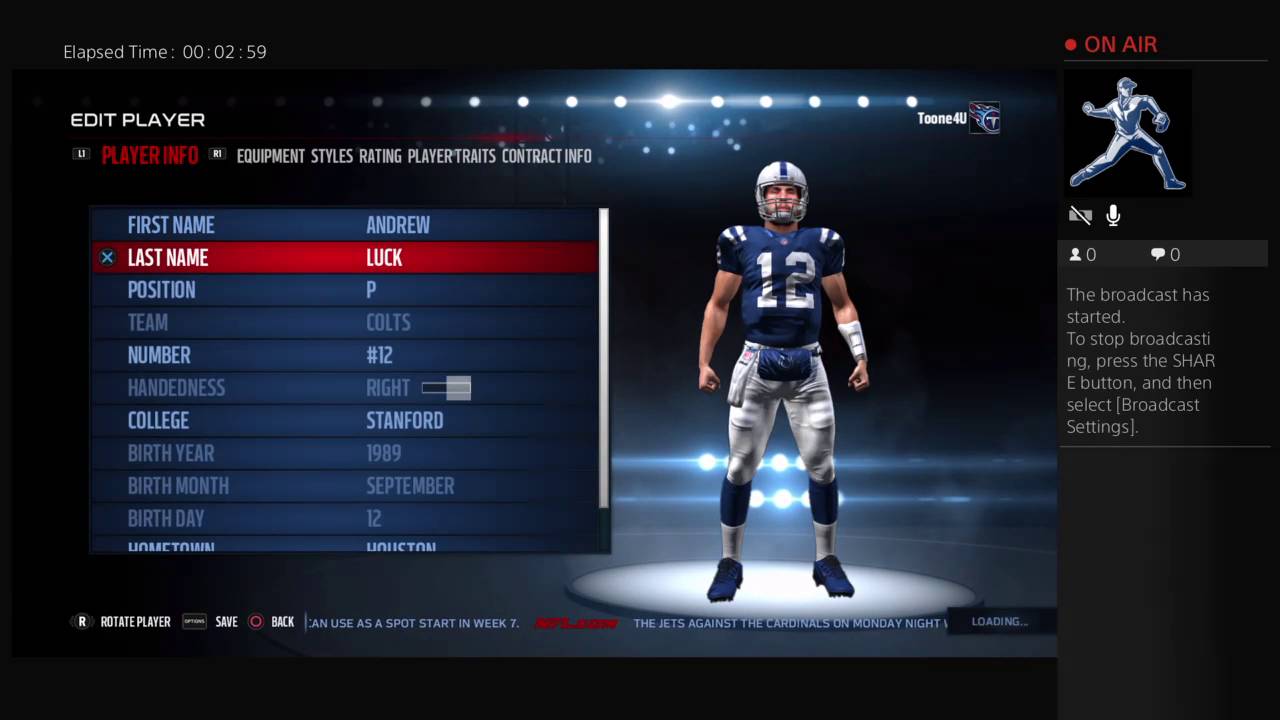Select the microphone icon on the broadcast sidebar

click(x=1112, y=215)
